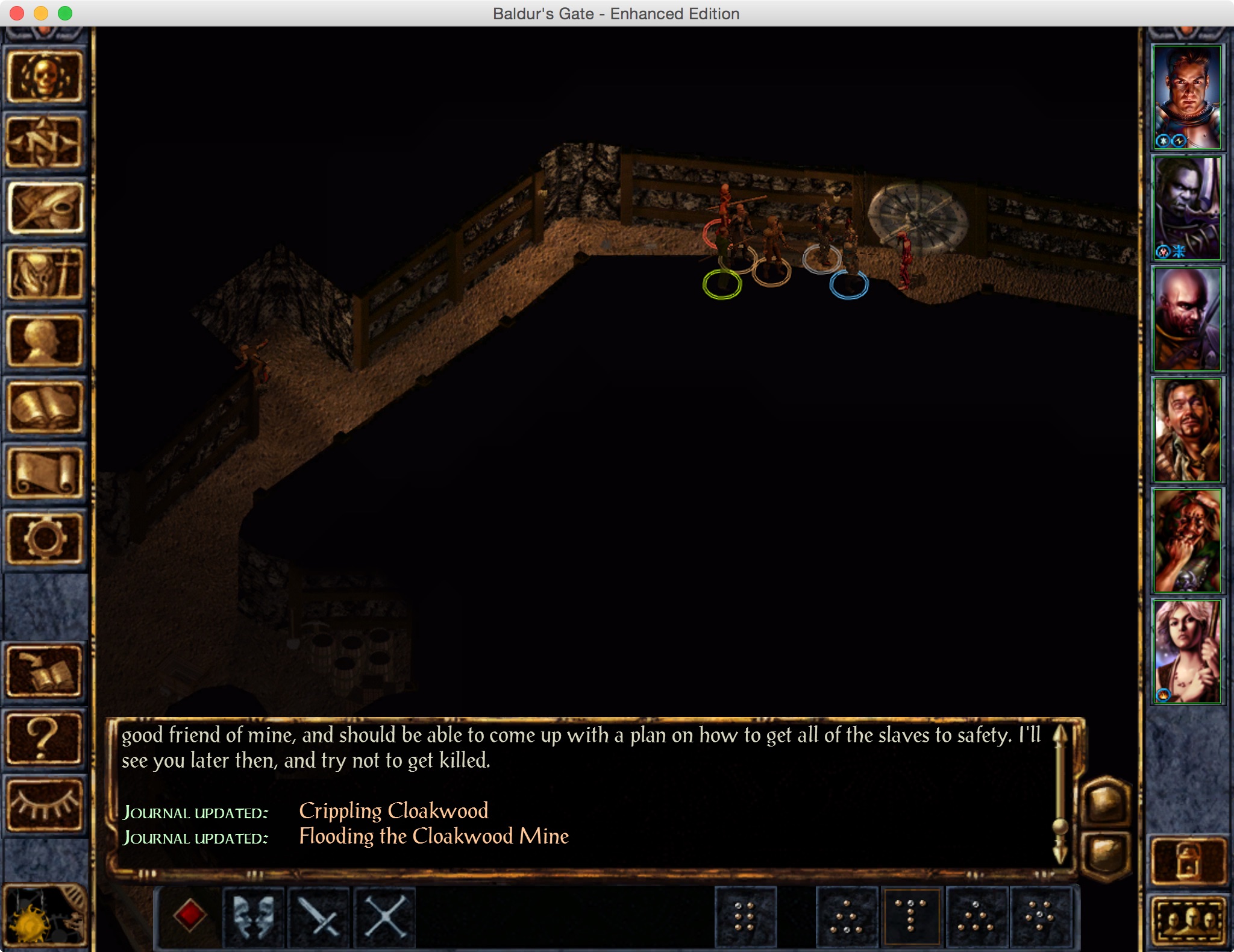Open the priest scroll icon

coord(45,474)
